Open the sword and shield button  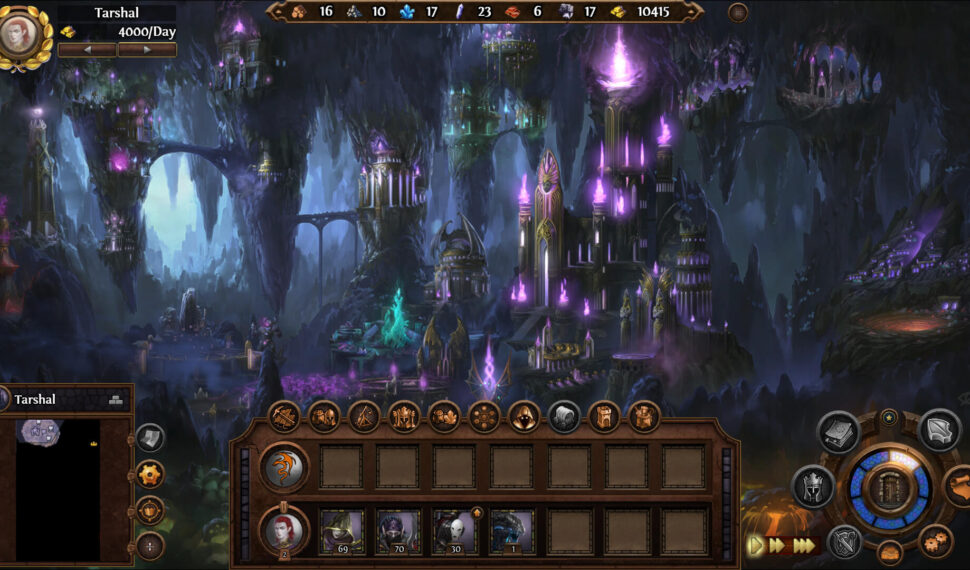click(x=845, y=541)
